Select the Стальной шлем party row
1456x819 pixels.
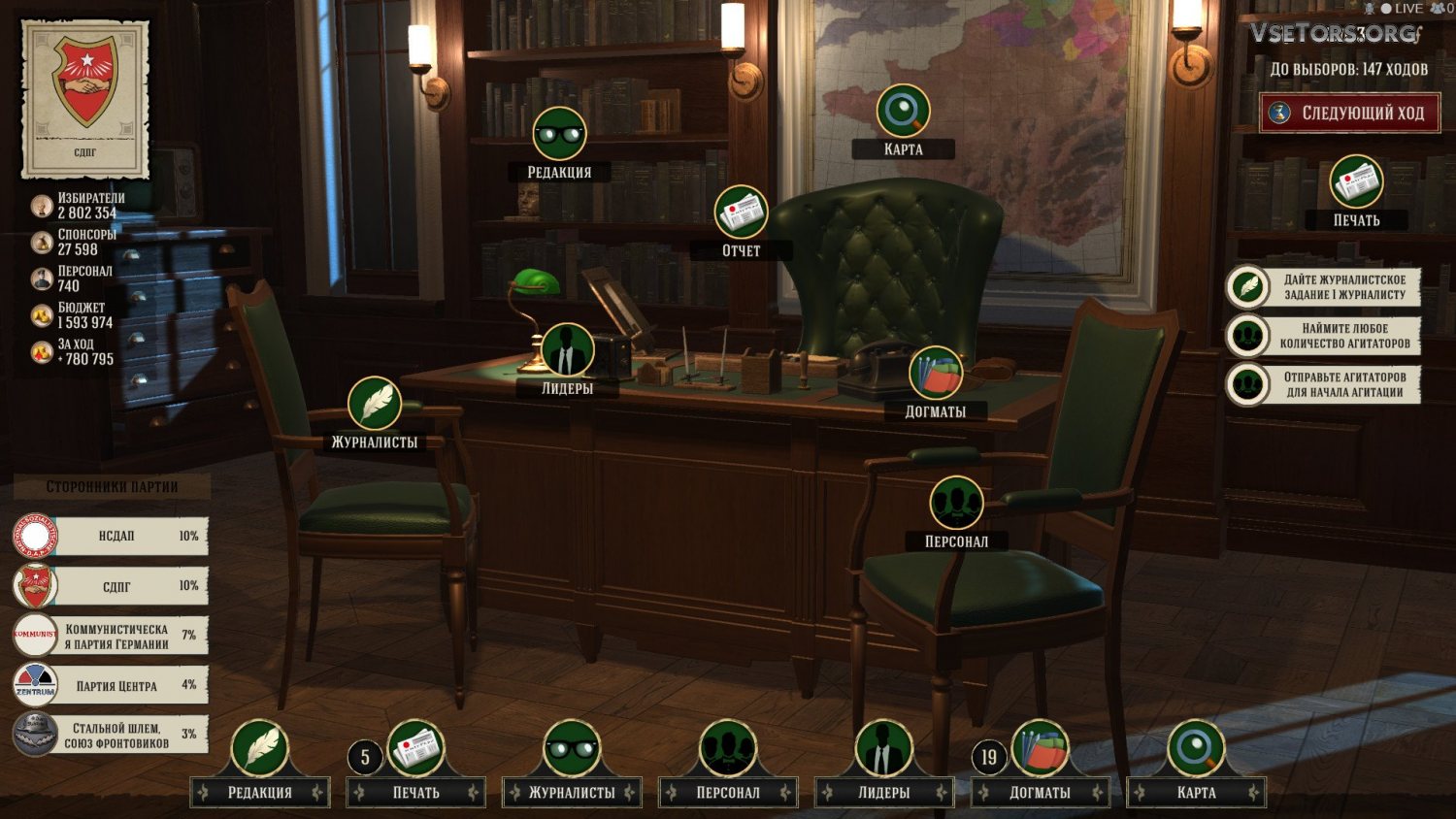click(x=112, y=735)
